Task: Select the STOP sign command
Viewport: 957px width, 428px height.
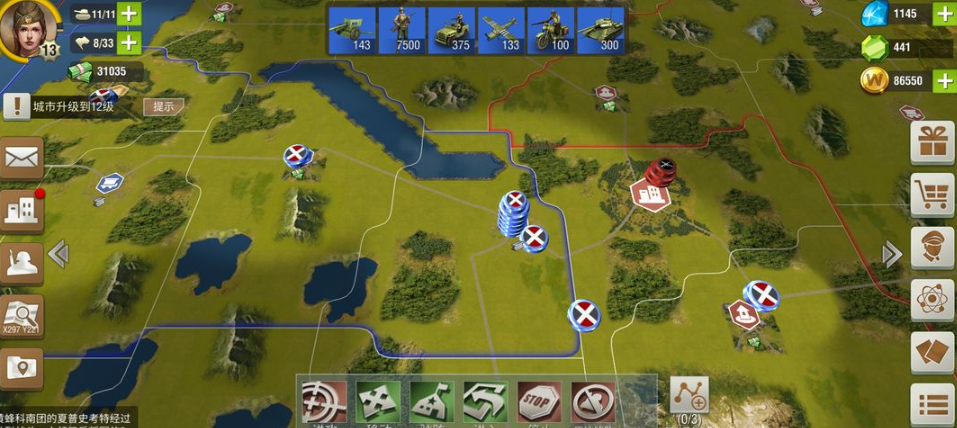Action: coord(539,402)
